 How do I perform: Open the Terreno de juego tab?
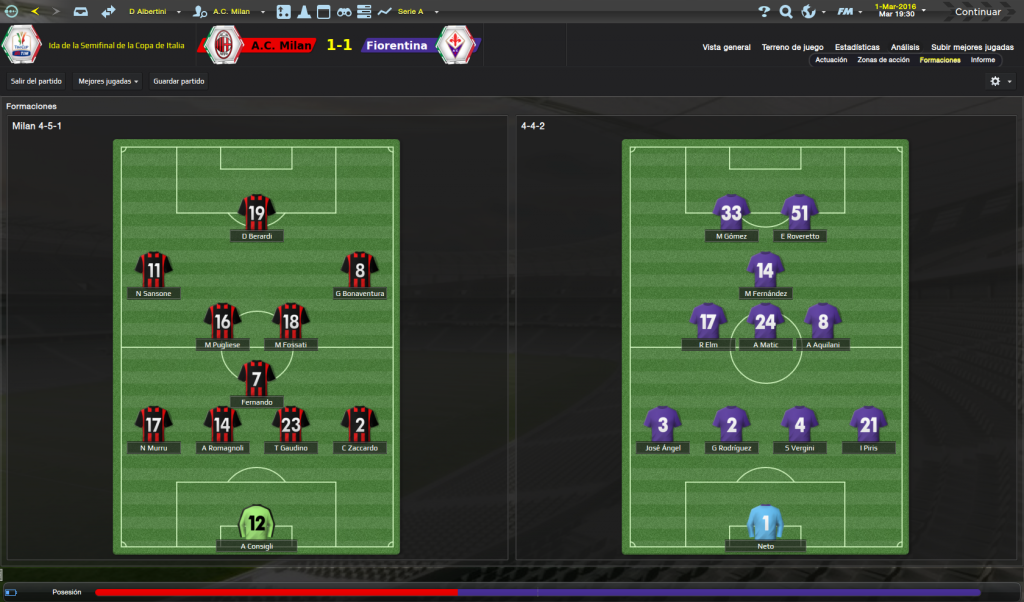[792, 47]
